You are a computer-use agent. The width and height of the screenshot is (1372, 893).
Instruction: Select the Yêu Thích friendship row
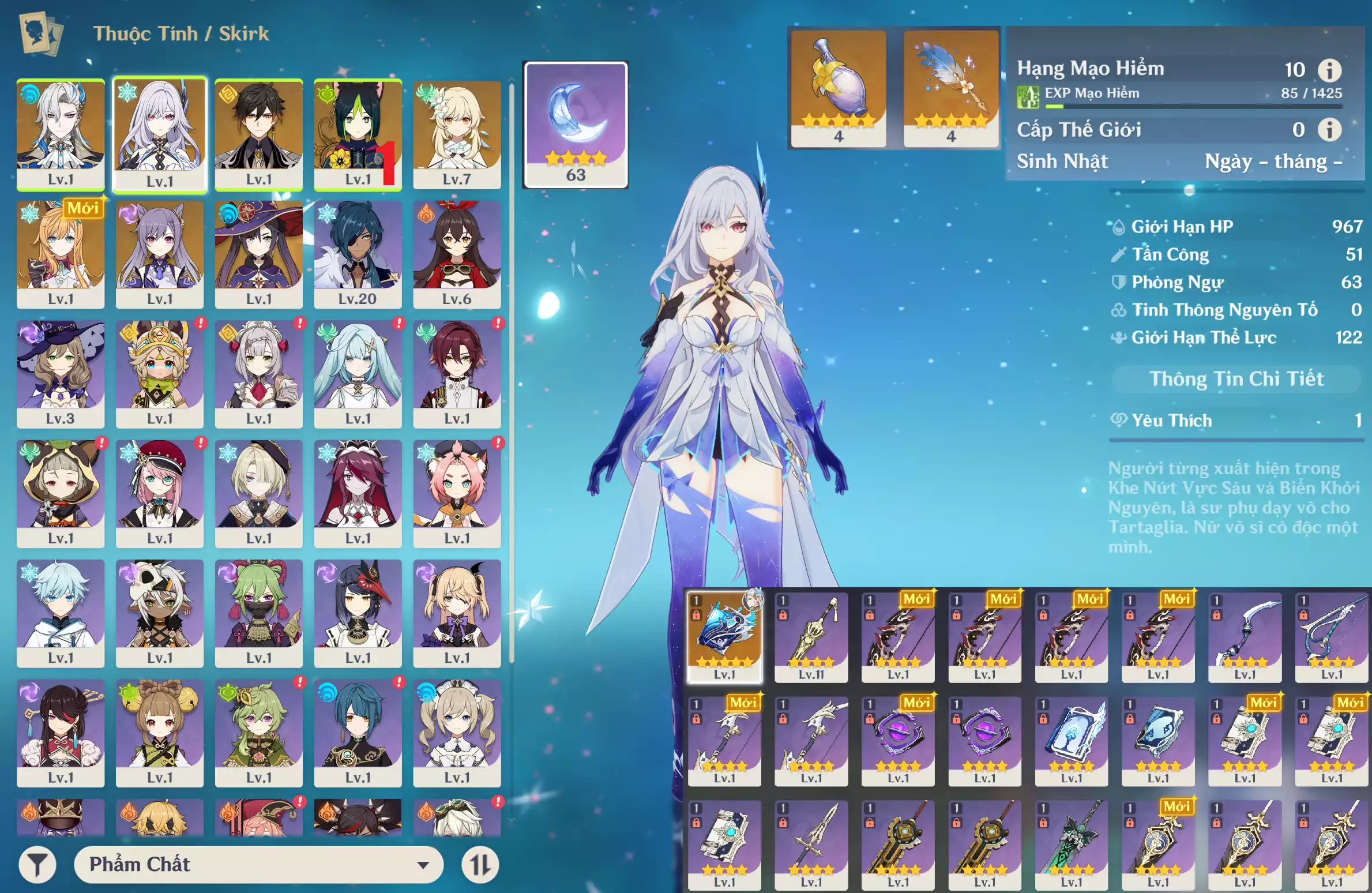coord(1236,421)
